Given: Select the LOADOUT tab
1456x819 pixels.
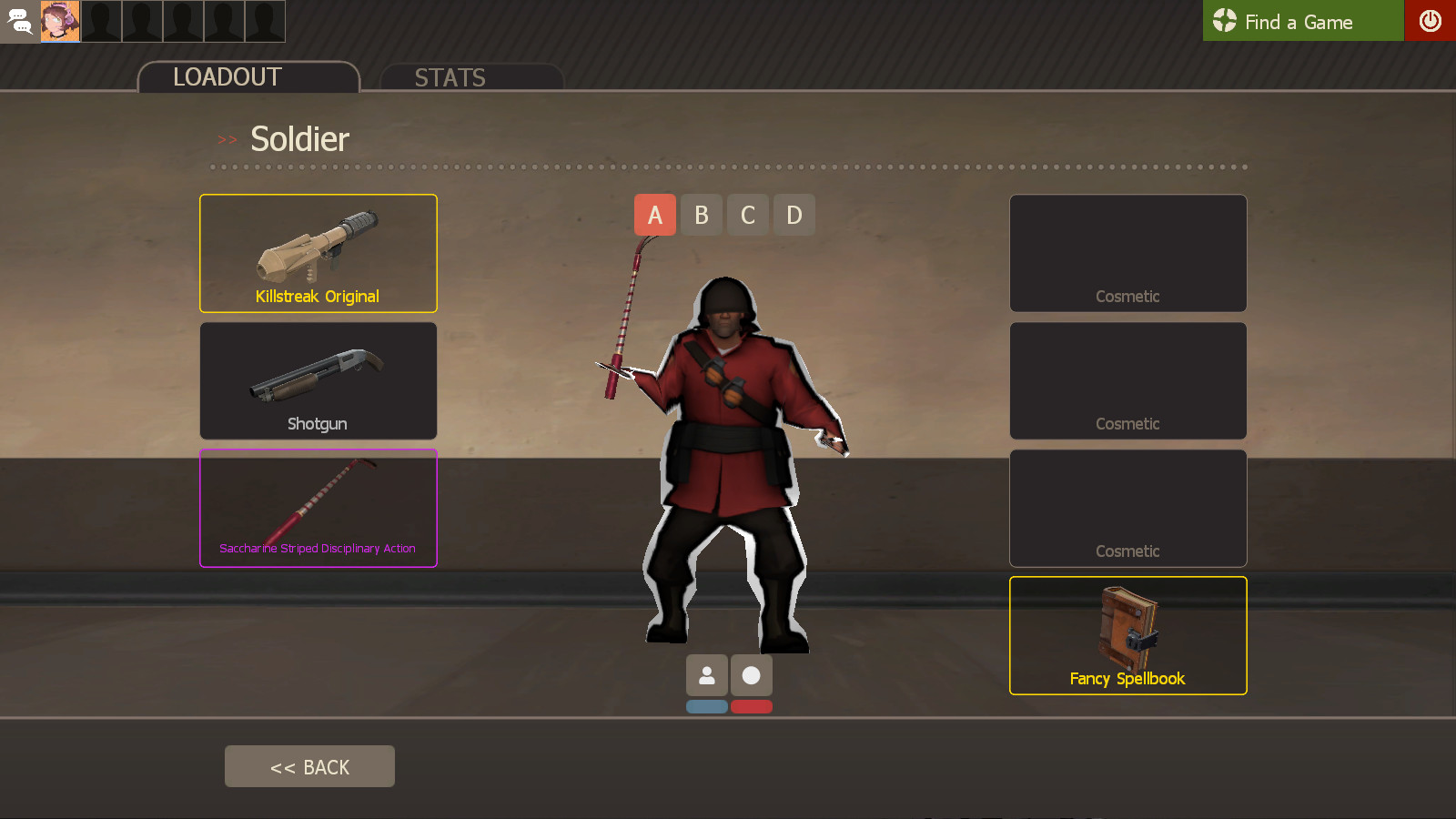Looking at the screenshot, I should 226,77.
